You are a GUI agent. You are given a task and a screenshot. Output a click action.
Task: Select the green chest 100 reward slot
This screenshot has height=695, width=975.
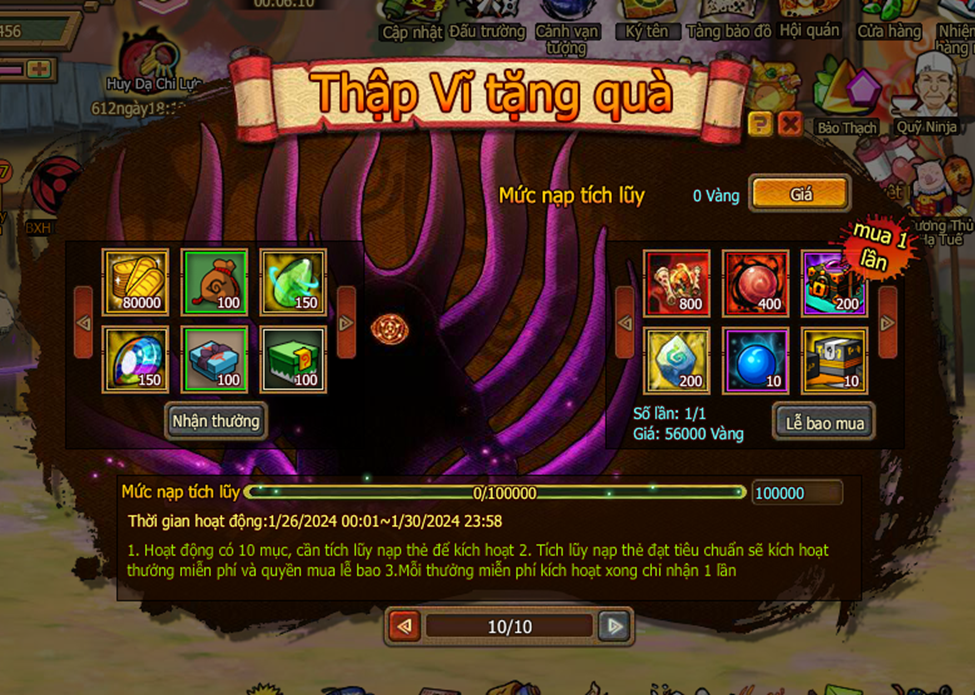coord(293,360)
